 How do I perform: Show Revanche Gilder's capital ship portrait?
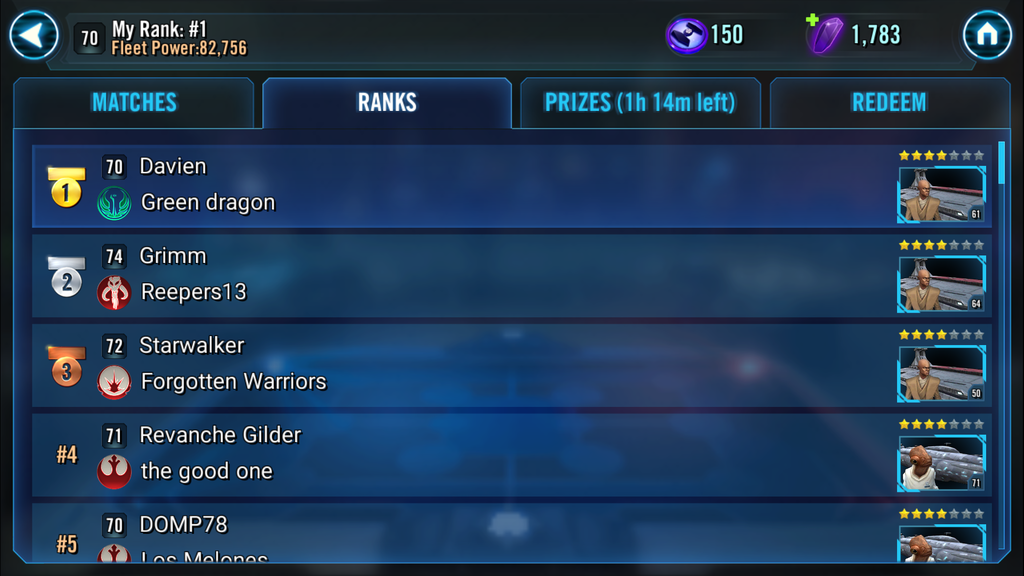point(941,463)
